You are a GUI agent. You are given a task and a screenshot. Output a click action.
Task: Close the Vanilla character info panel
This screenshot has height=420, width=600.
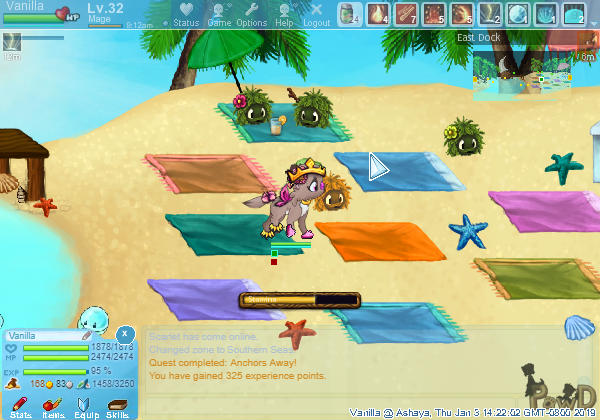tap(125, 333)
